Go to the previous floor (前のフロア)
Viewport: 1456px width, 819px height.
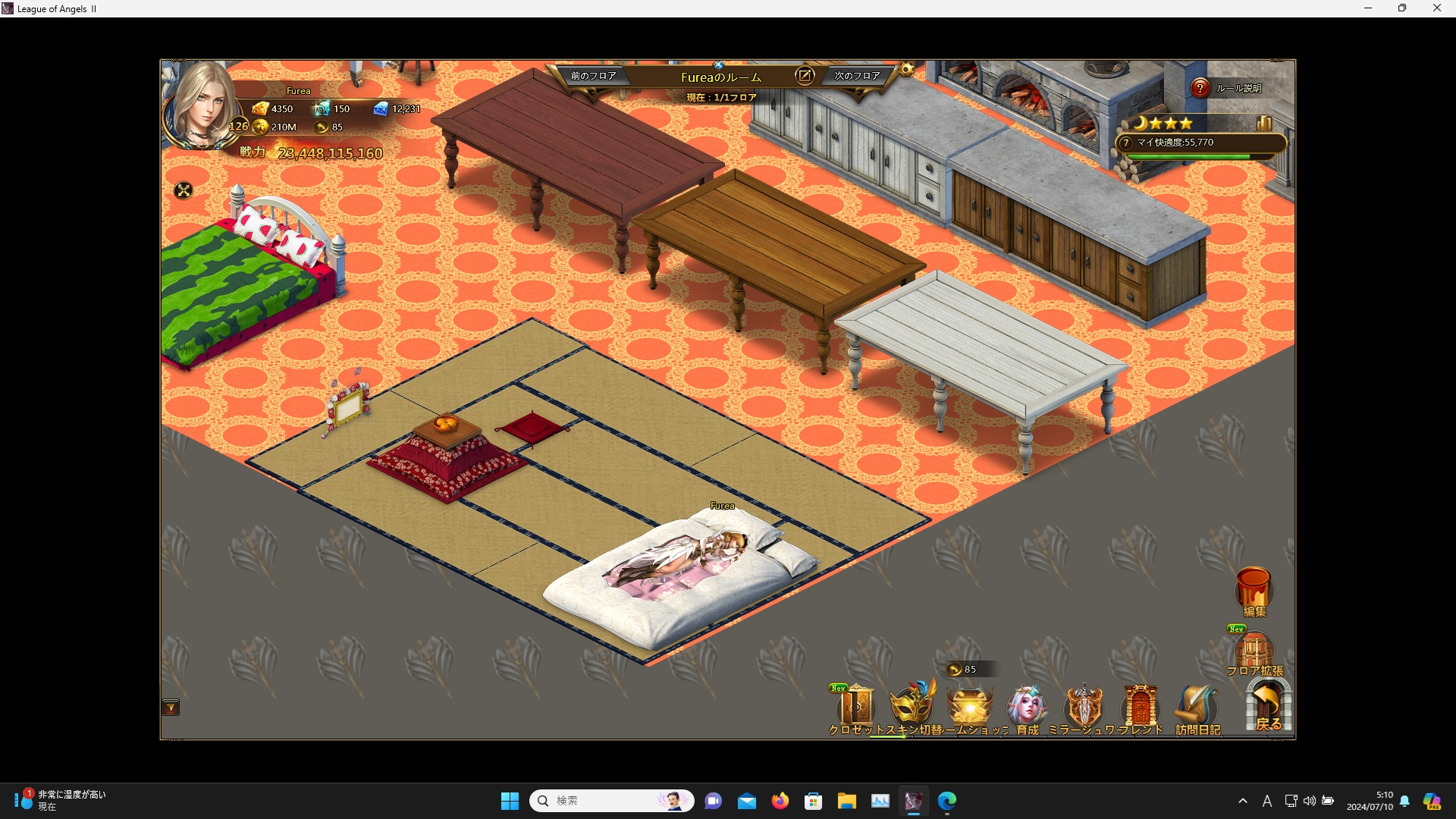coord(593,76)
